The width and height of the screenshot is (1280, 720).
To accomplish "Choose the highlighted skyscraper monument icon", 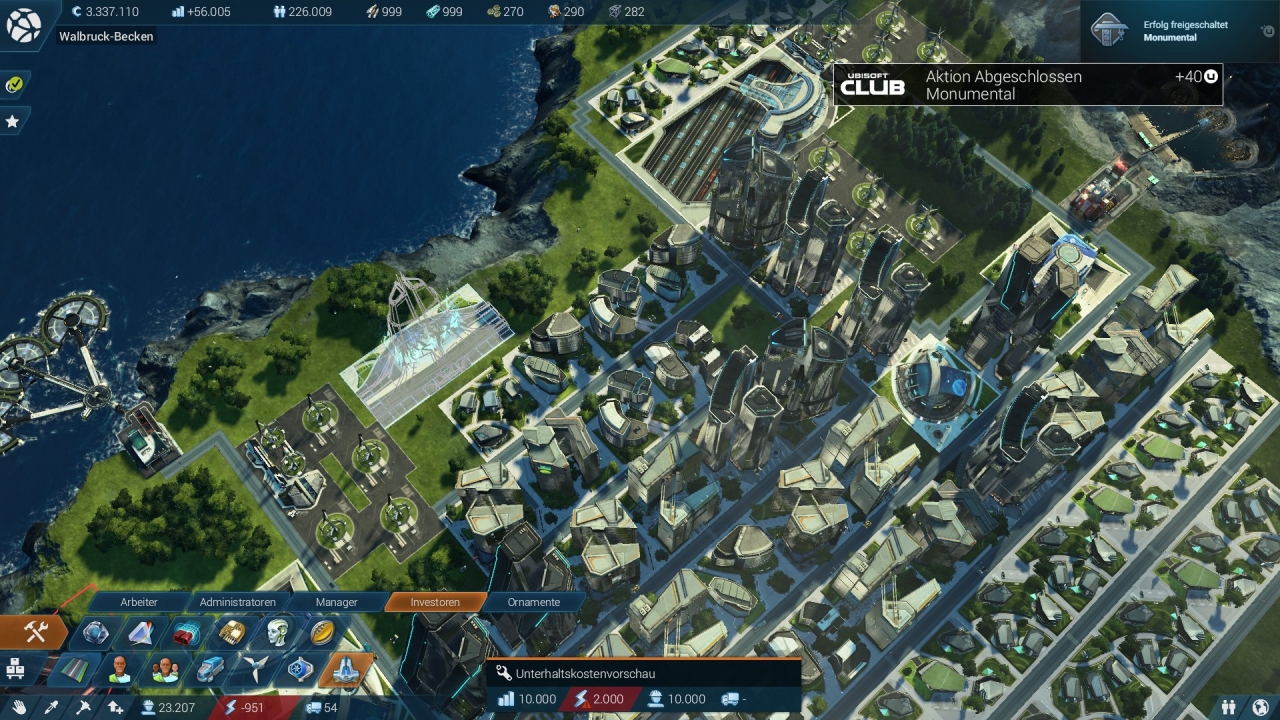I will click(345, 669).
